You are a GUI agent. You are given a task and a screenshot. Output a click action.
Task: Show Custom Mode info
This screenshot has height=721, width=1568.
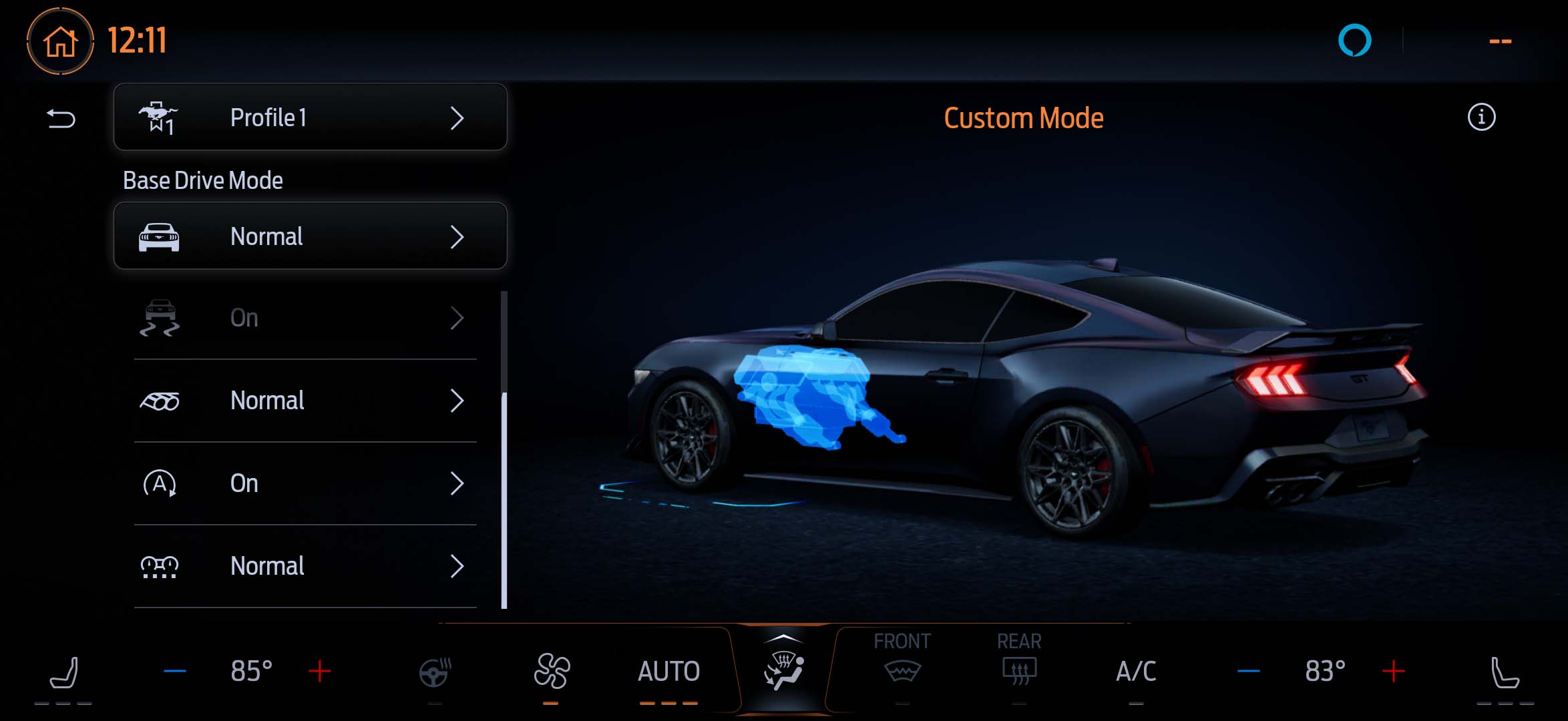tap(1481, 117)
